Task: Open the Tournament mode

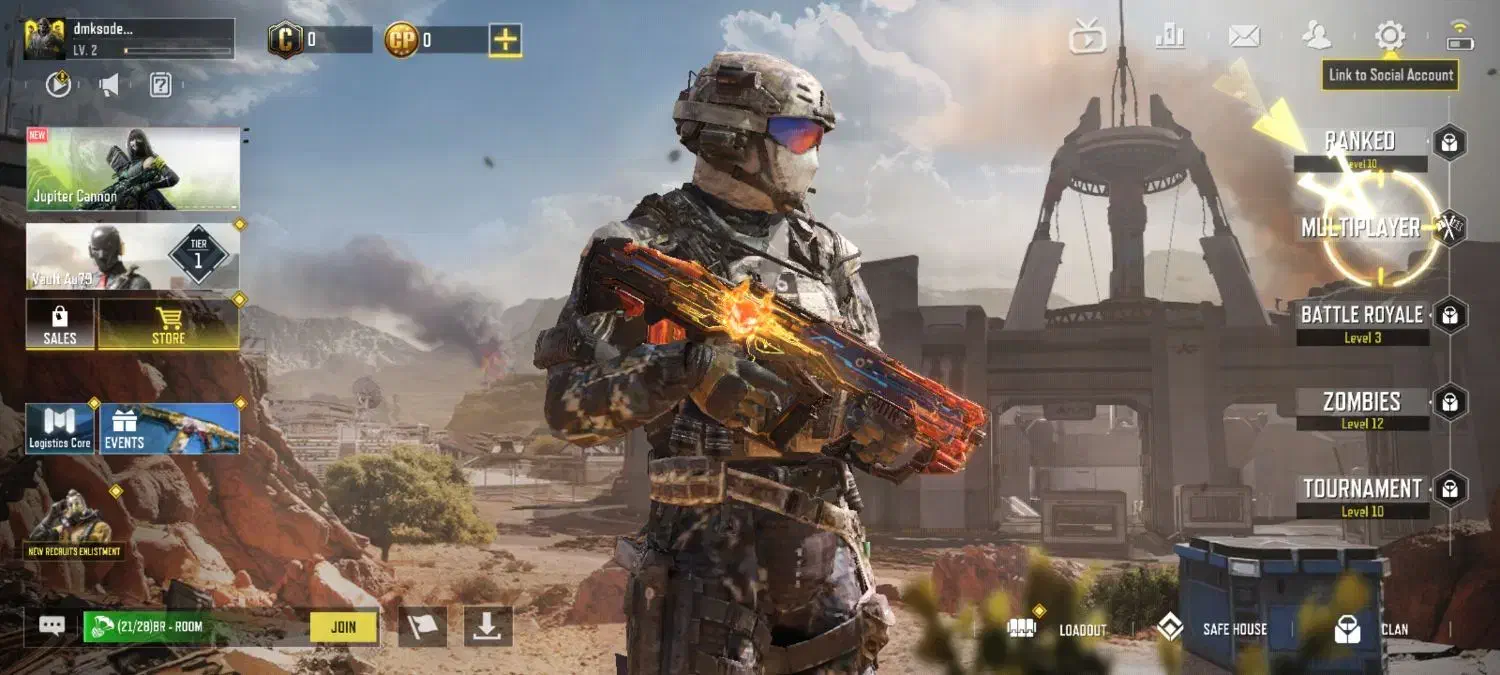Action: click(x=1361, y=490)
